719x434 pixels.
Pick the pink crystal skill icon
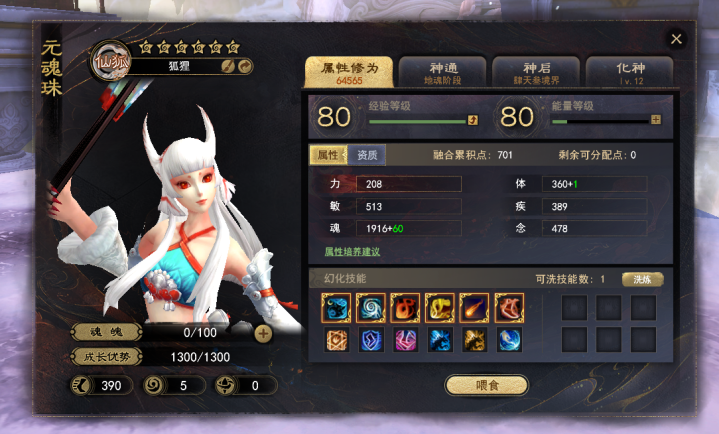pos(405,340)
